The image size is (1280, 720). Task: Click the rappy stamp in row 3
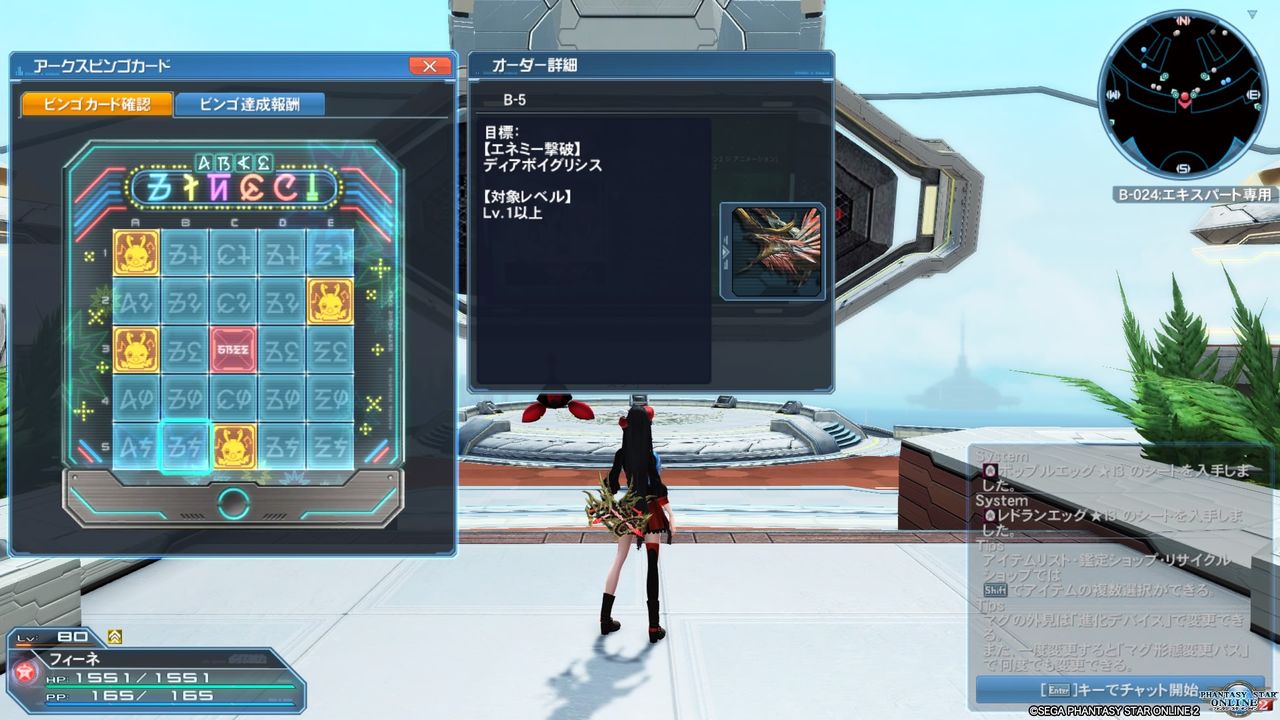(x=136, y=351)
